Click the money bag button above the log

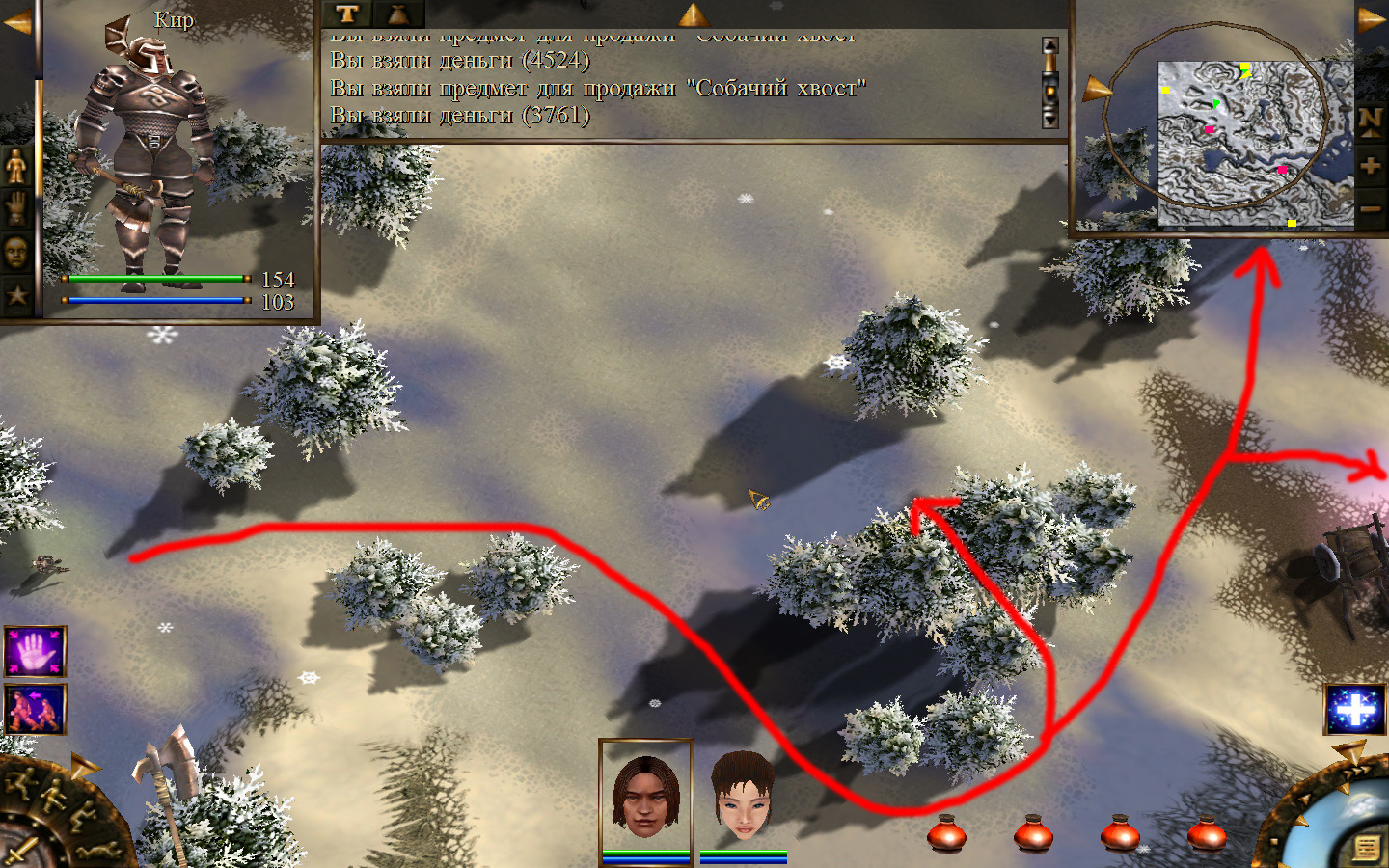[397, 14]
